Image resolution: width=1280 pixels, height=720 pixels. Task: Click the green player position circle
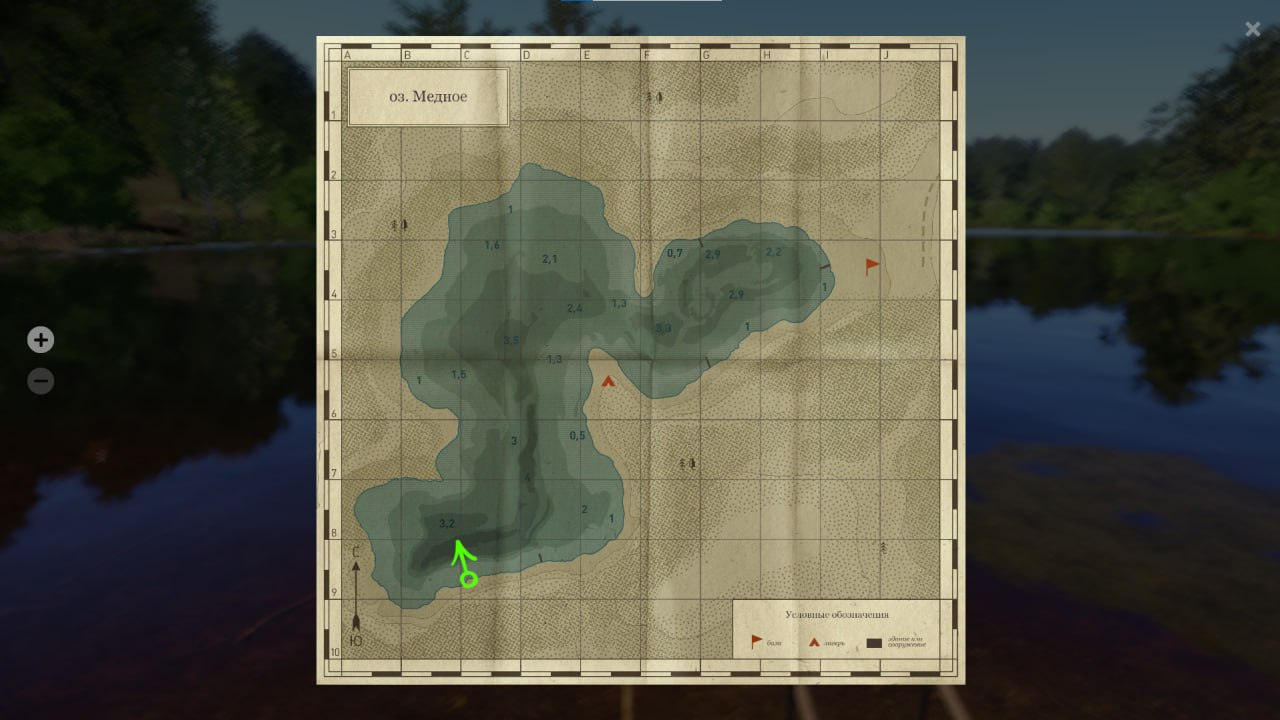[x=468, y=579]
